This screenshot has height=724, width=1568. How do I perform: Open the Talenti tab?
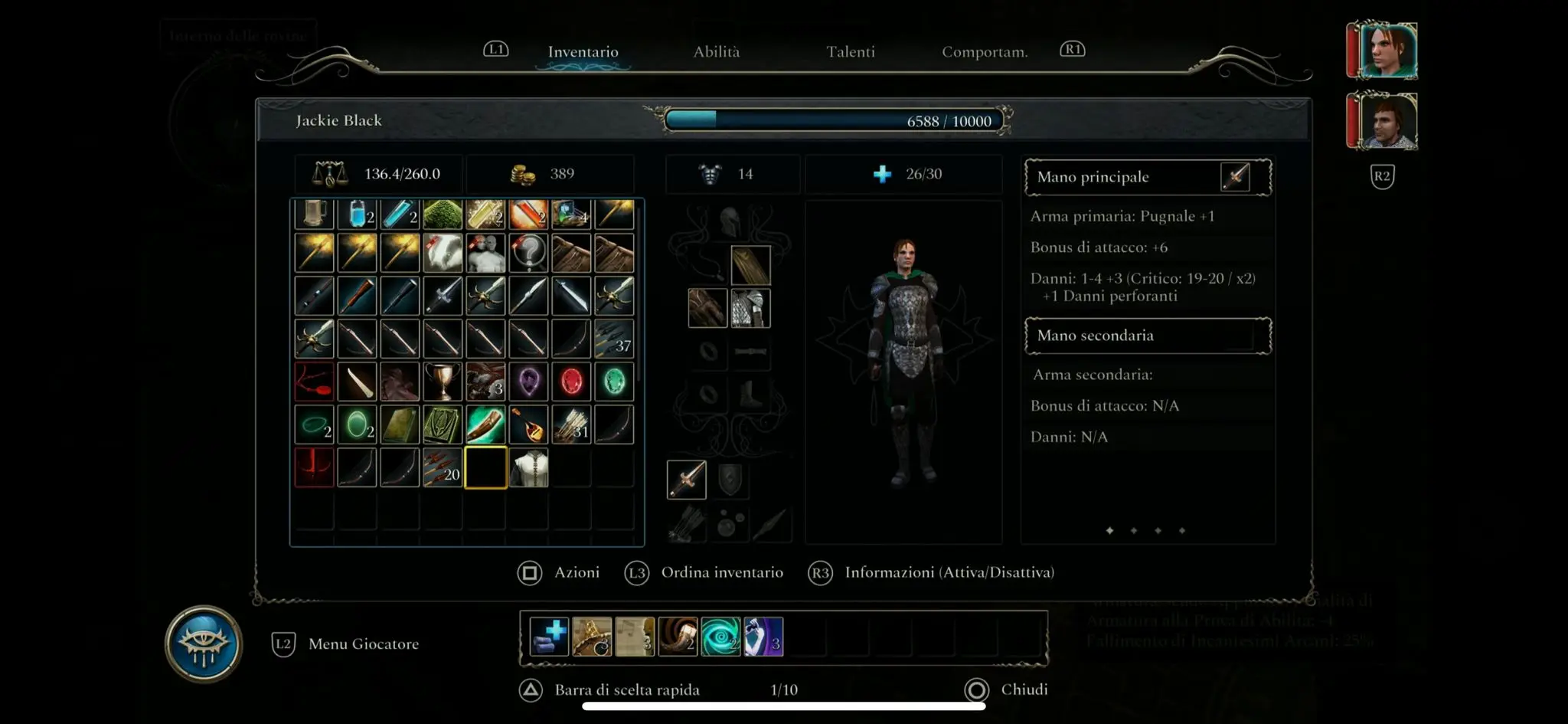850,52
